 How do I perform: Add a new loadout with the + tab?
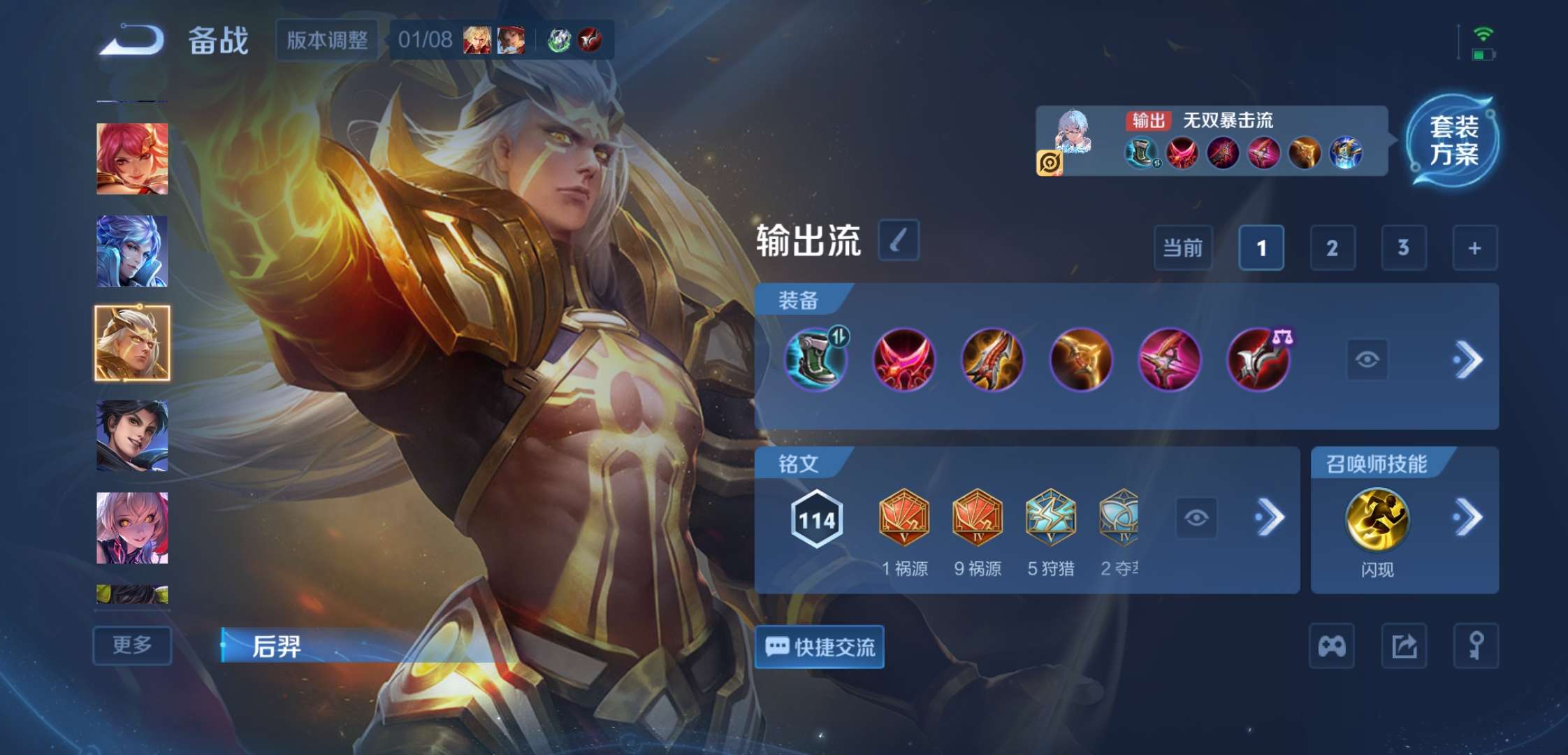click(x=1474, y=247)
